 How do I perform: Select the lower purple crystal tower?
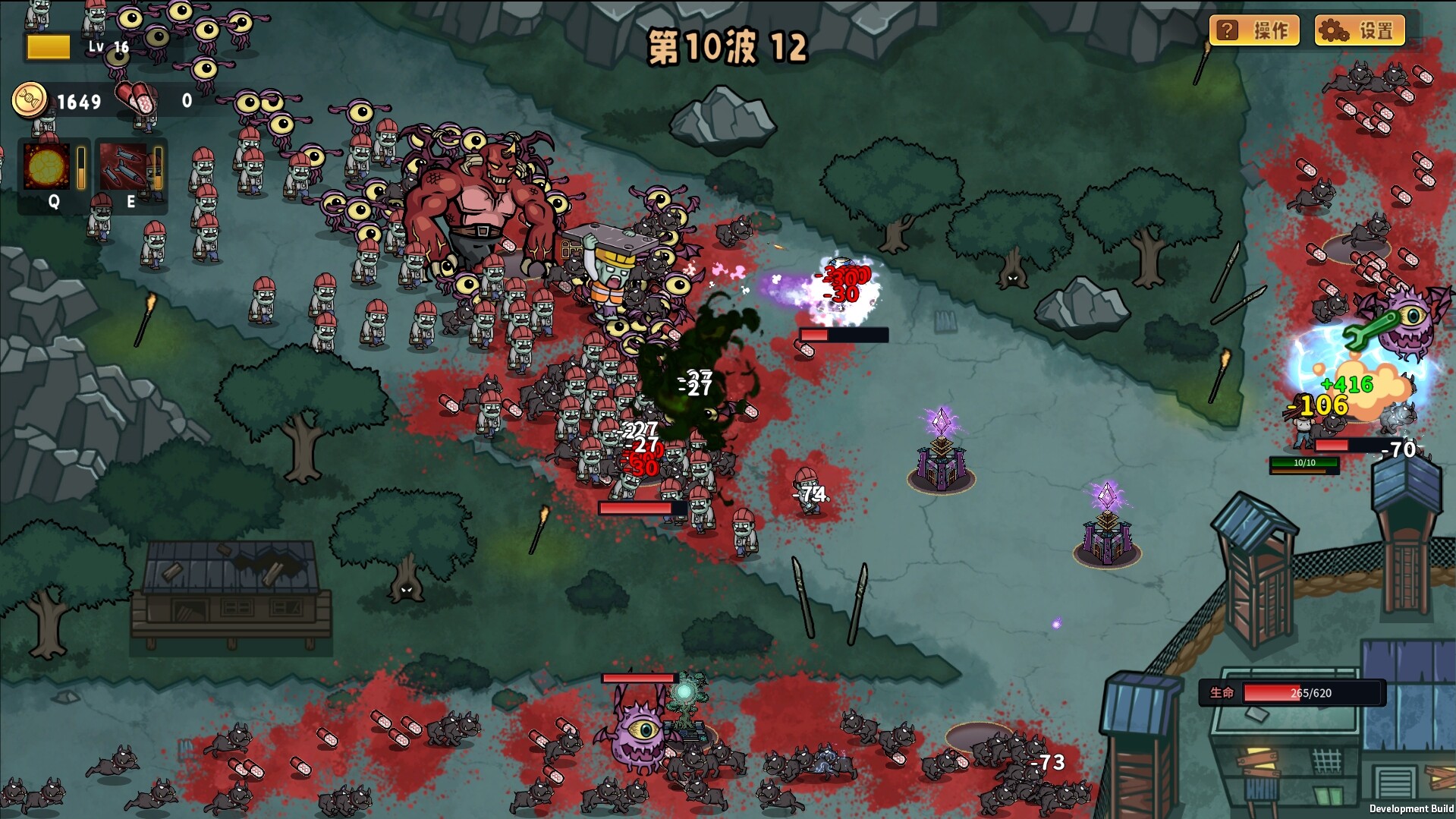click(1106, 544)
